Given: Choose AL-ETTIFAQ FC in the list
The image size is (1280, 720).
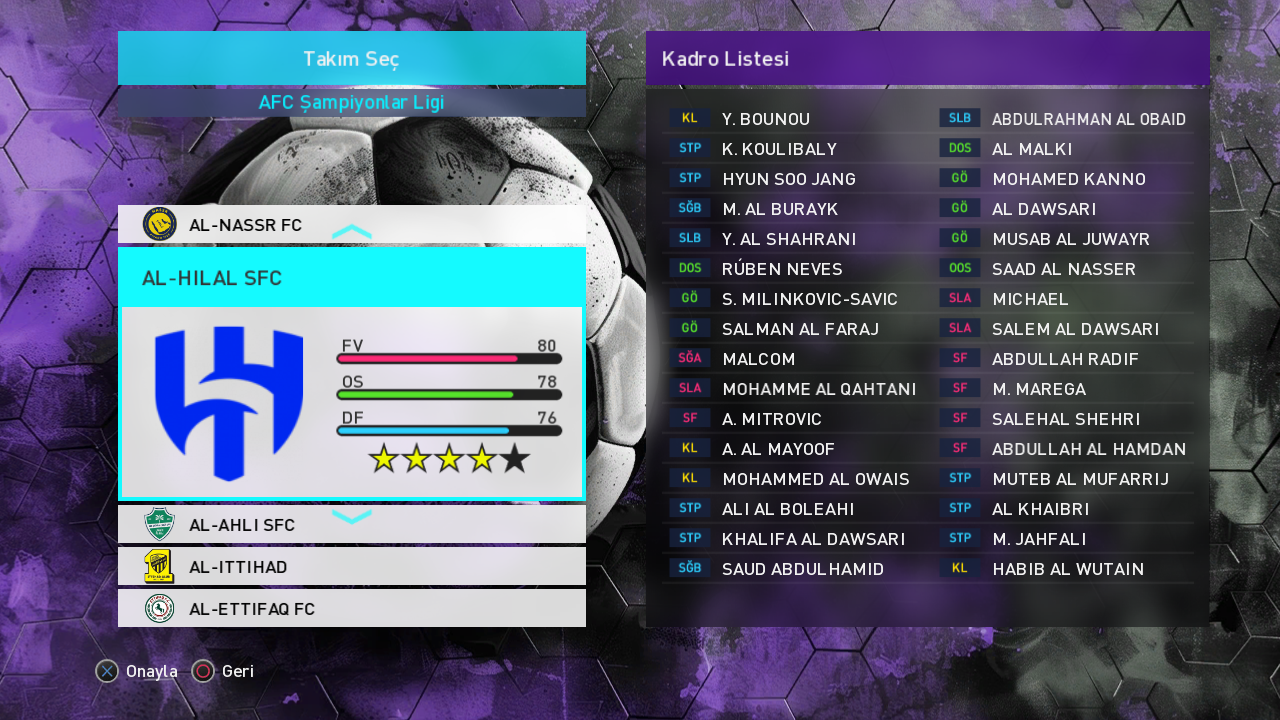Looking at the screenshot, I should (x=251, y=609).
